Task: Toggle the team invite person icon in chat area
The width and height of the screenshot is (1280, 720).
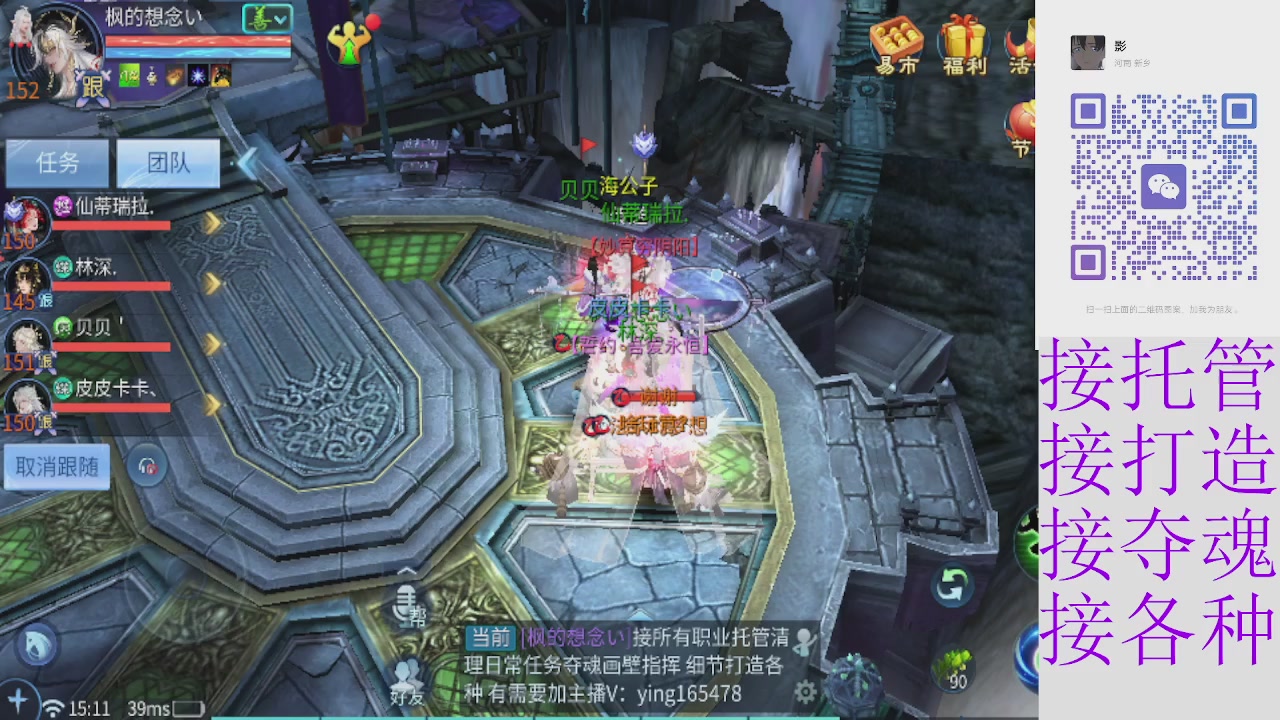Action: coord(805,641)
